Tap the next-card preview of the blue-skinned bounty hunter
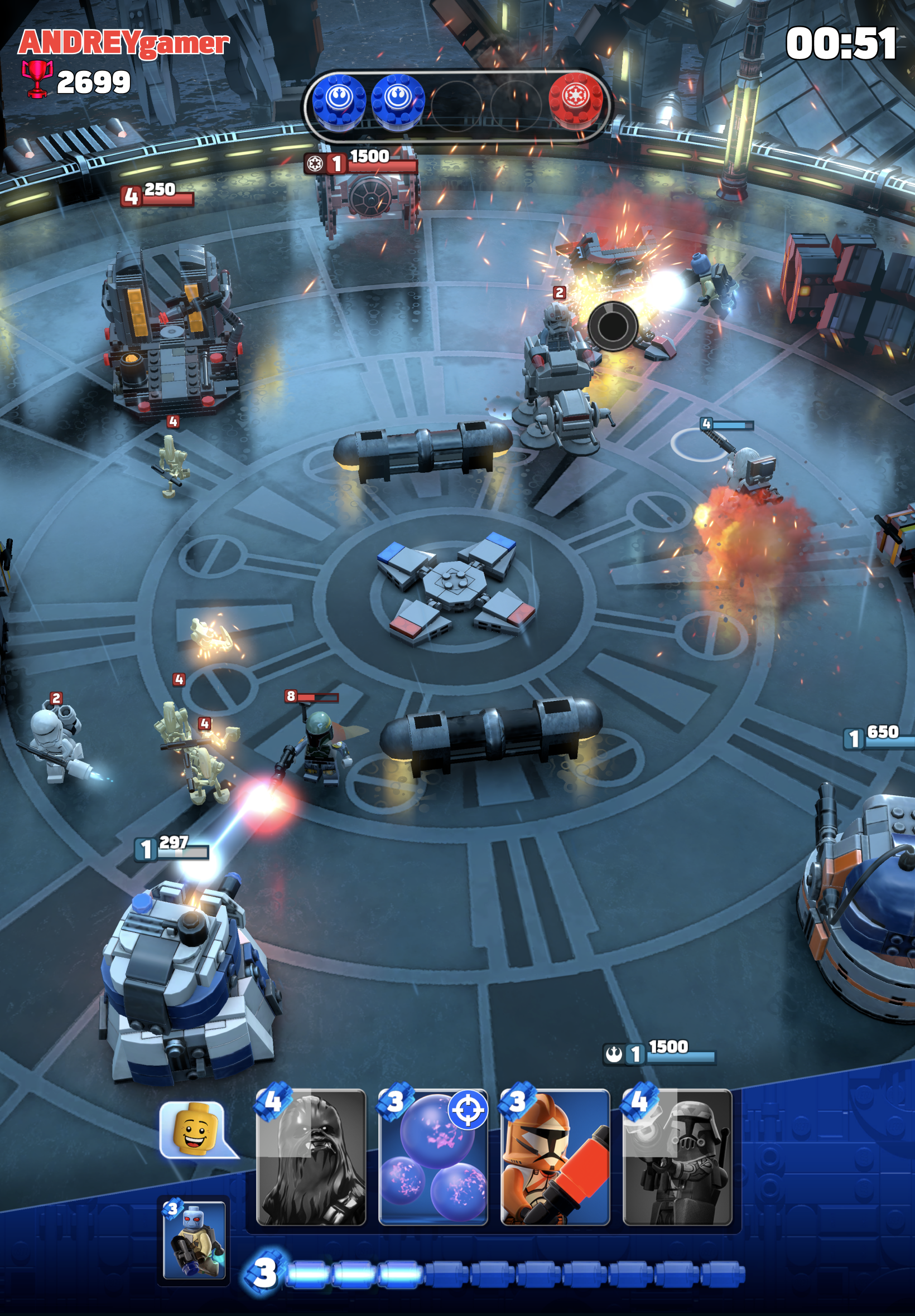 tap(194, 1240)
